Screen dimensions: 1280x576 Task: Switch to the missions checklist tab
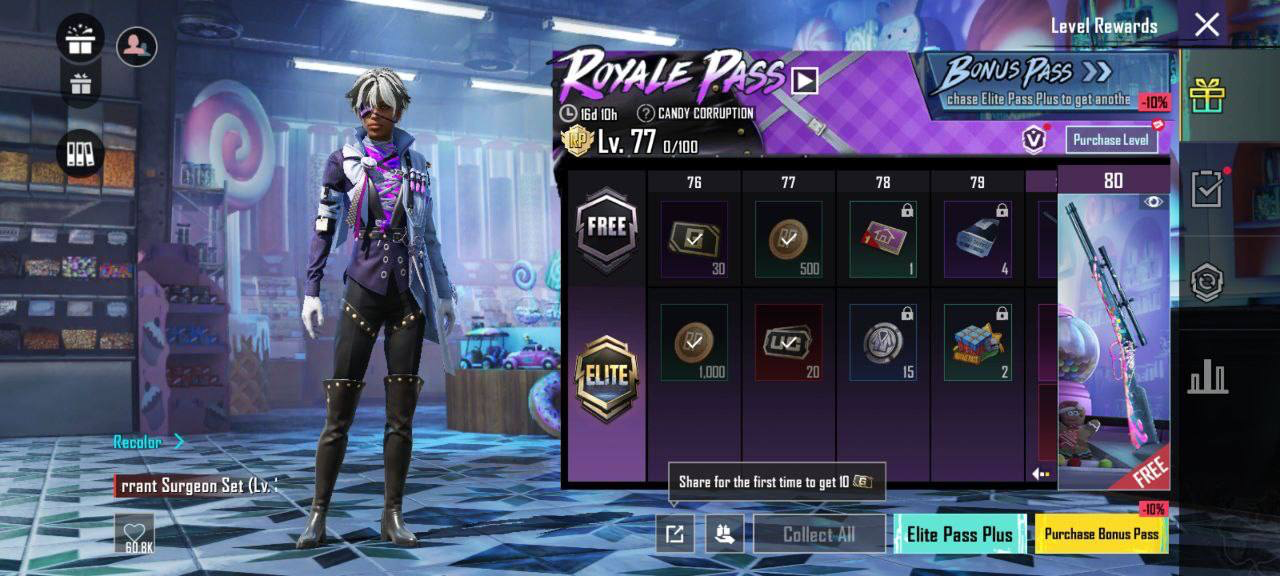(1207, 188)
